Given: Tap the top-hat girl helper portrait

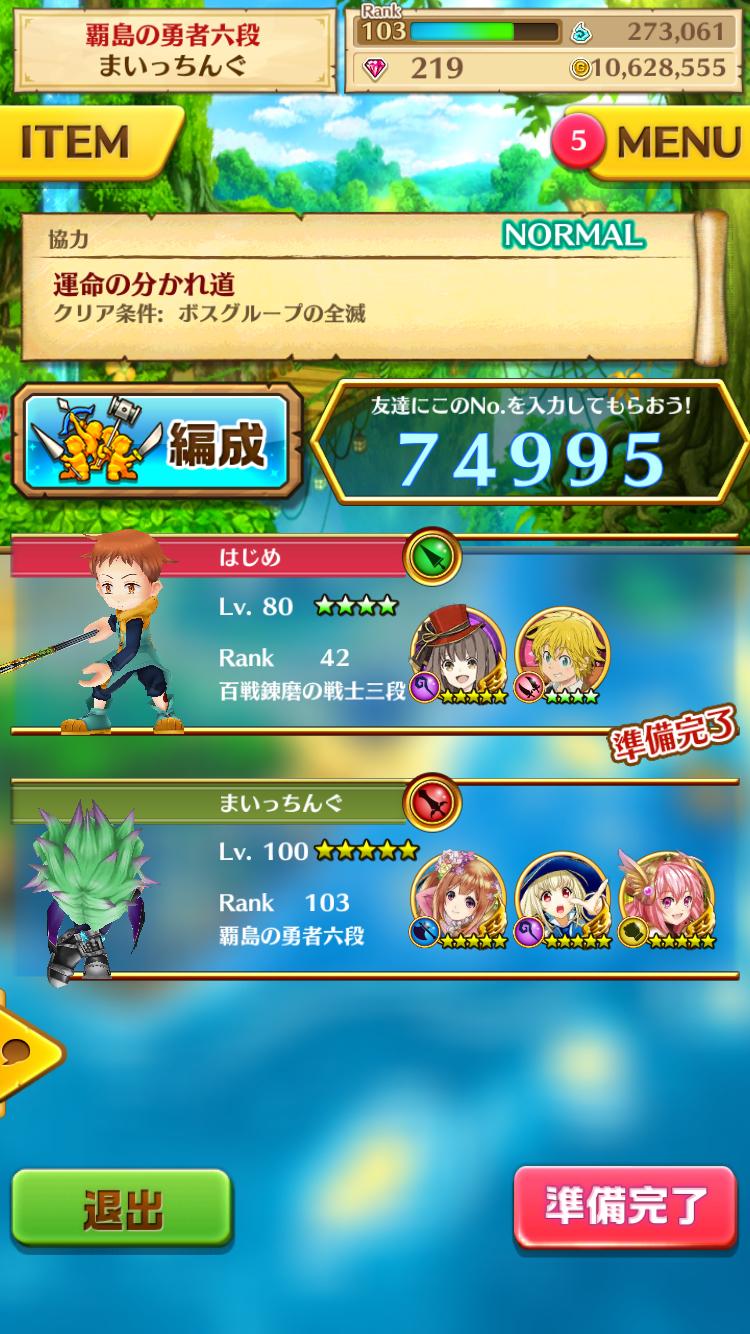Looking at the screenshot, I should click(x=458, y=653).
